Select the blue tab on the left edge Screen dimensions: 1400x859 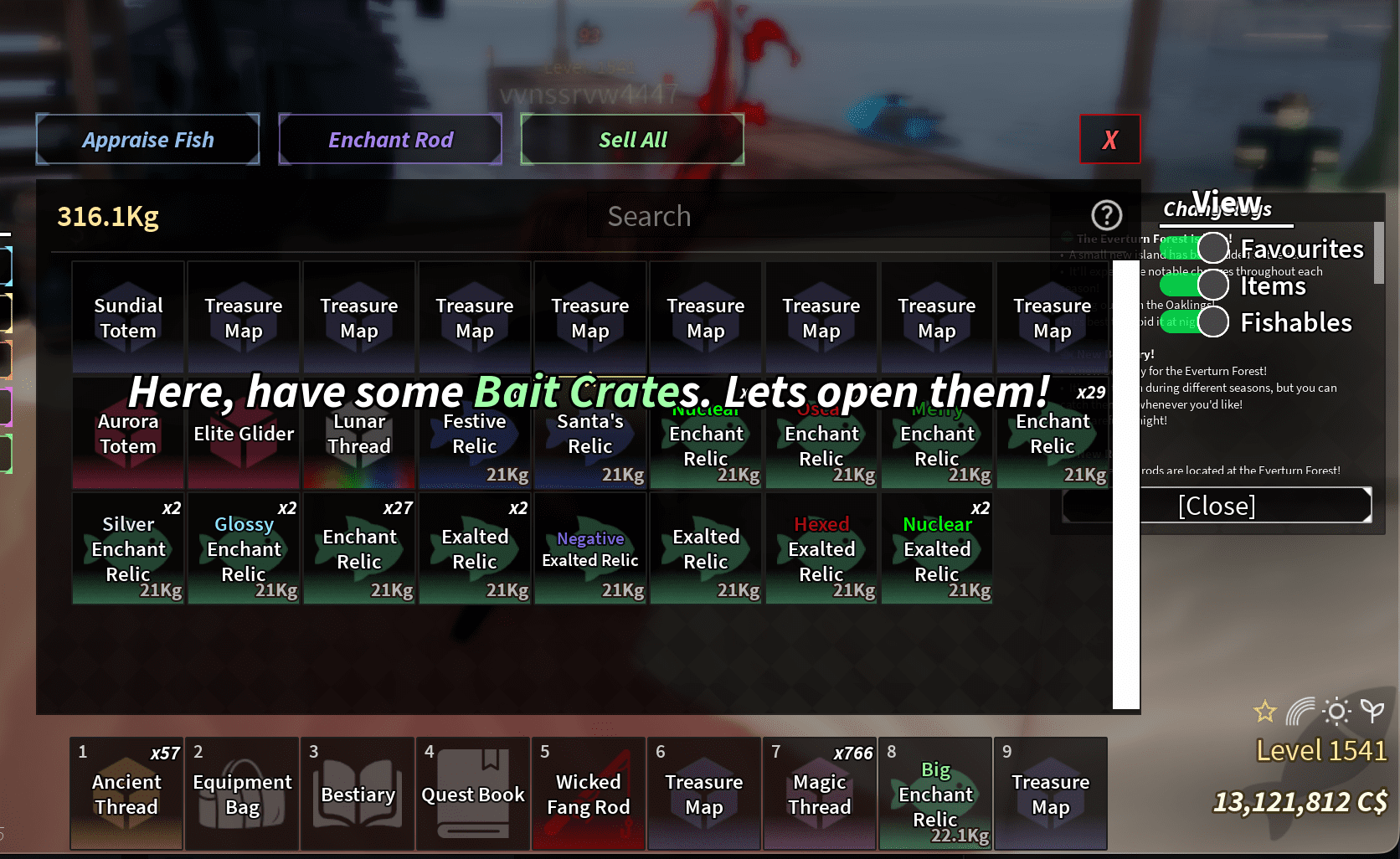coord(8,265)
